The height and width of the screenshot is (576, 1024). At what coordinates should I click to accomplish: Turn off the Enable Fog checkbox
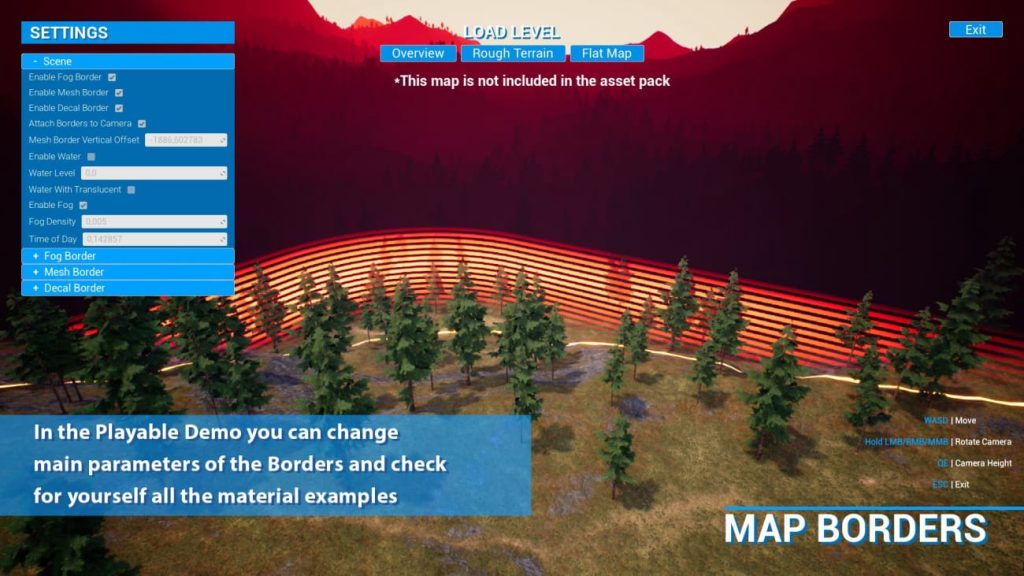tap(84, 205)
